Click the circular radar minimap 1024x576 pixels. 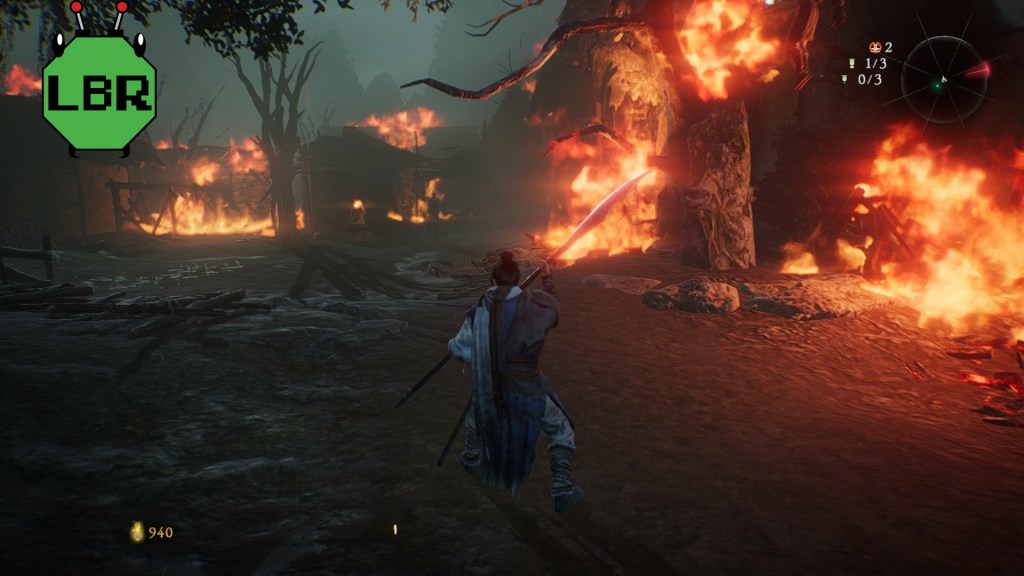point(944,79)
